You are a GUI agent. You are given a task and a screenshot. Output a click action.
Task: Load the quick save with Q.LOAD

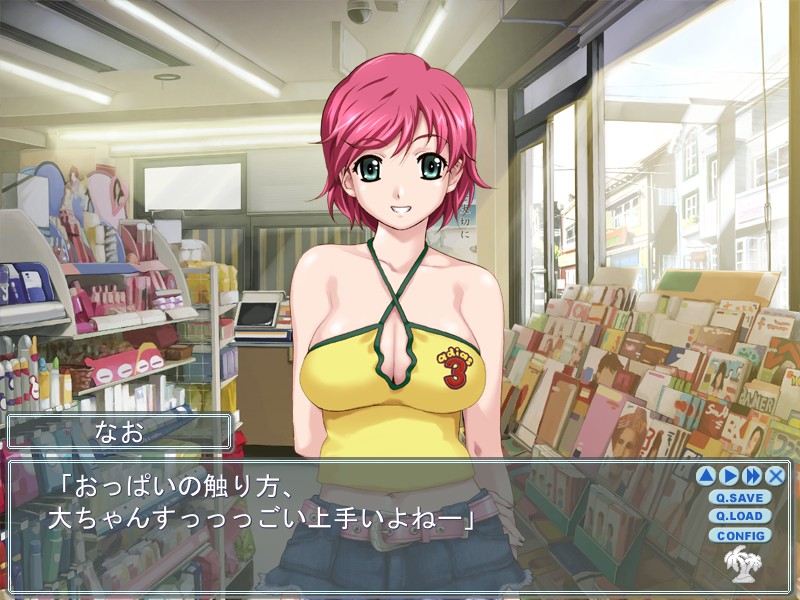[739, 516]
